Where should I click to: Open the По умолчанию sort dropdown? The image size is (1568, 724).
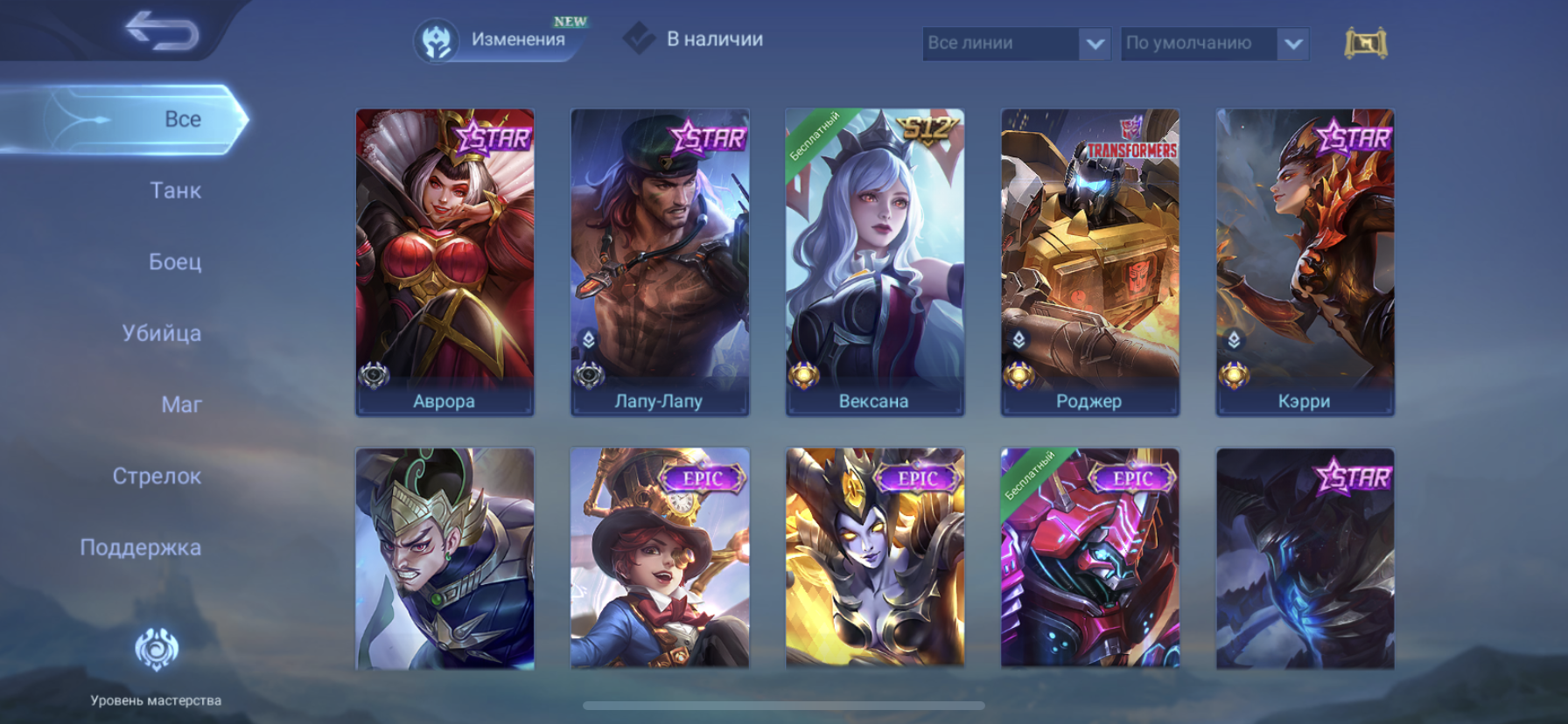1214,43
